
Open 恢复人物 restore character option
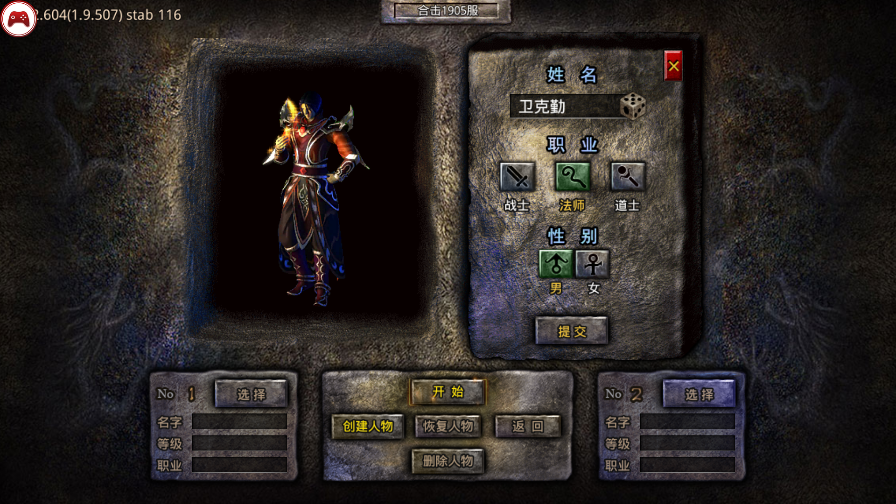448,426
